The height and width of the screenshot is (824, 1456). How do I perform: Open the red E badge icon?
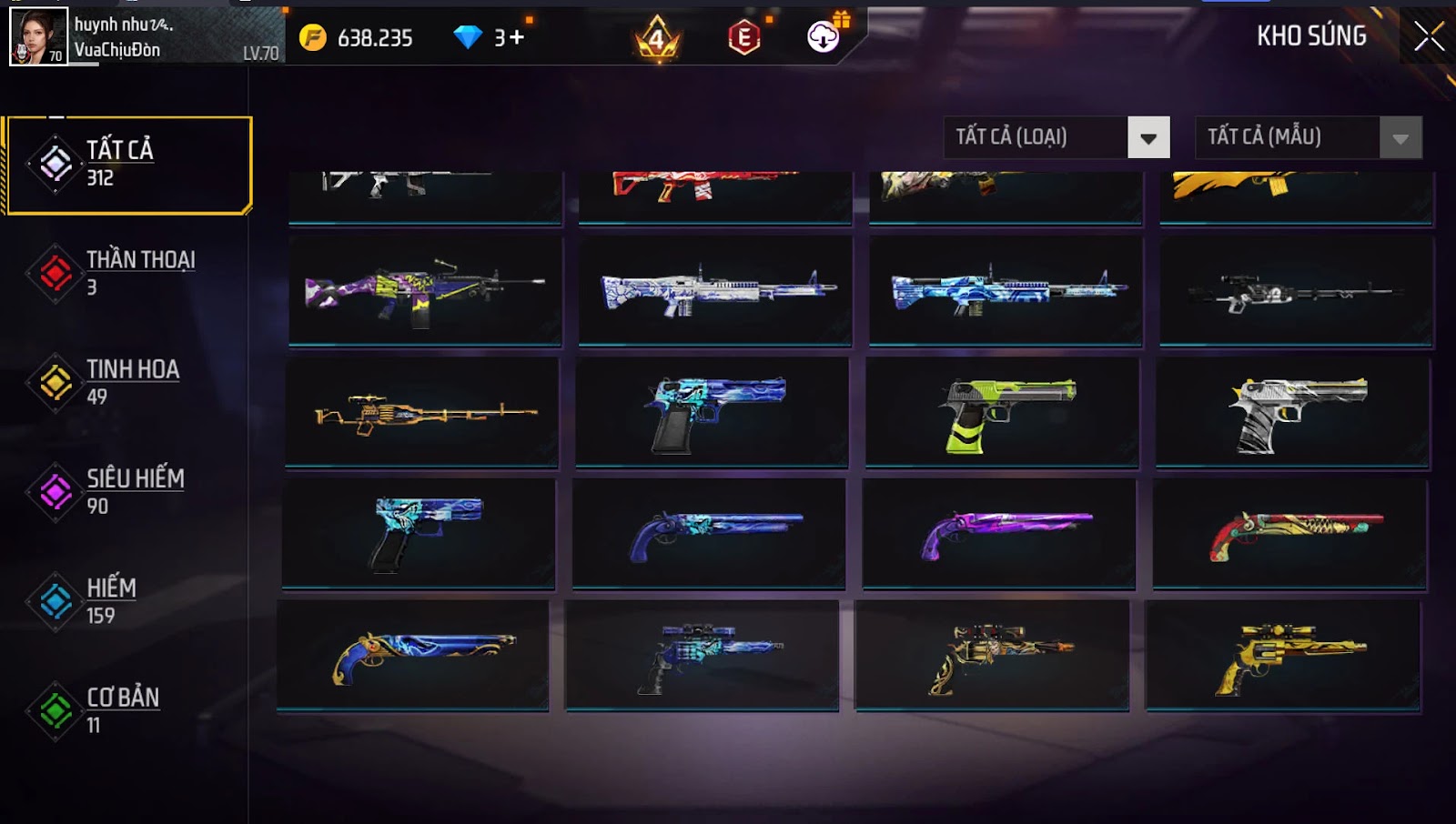pos(743,37)
